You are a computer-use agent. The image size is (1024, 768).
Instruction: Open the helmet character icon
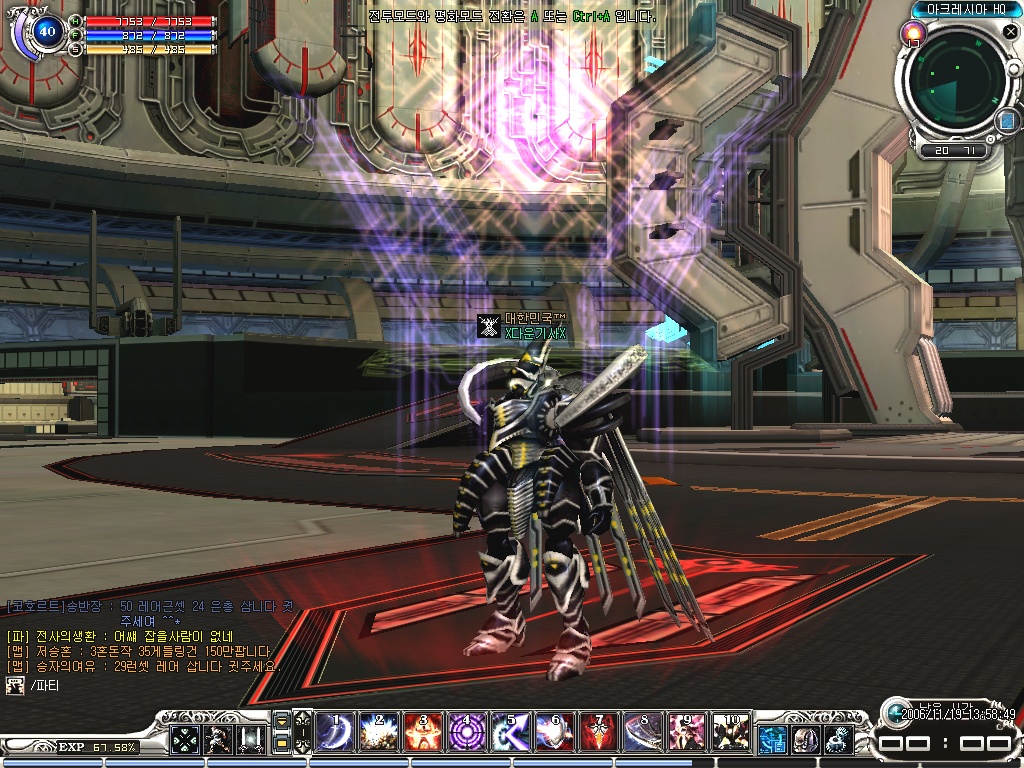coord(805,739)
